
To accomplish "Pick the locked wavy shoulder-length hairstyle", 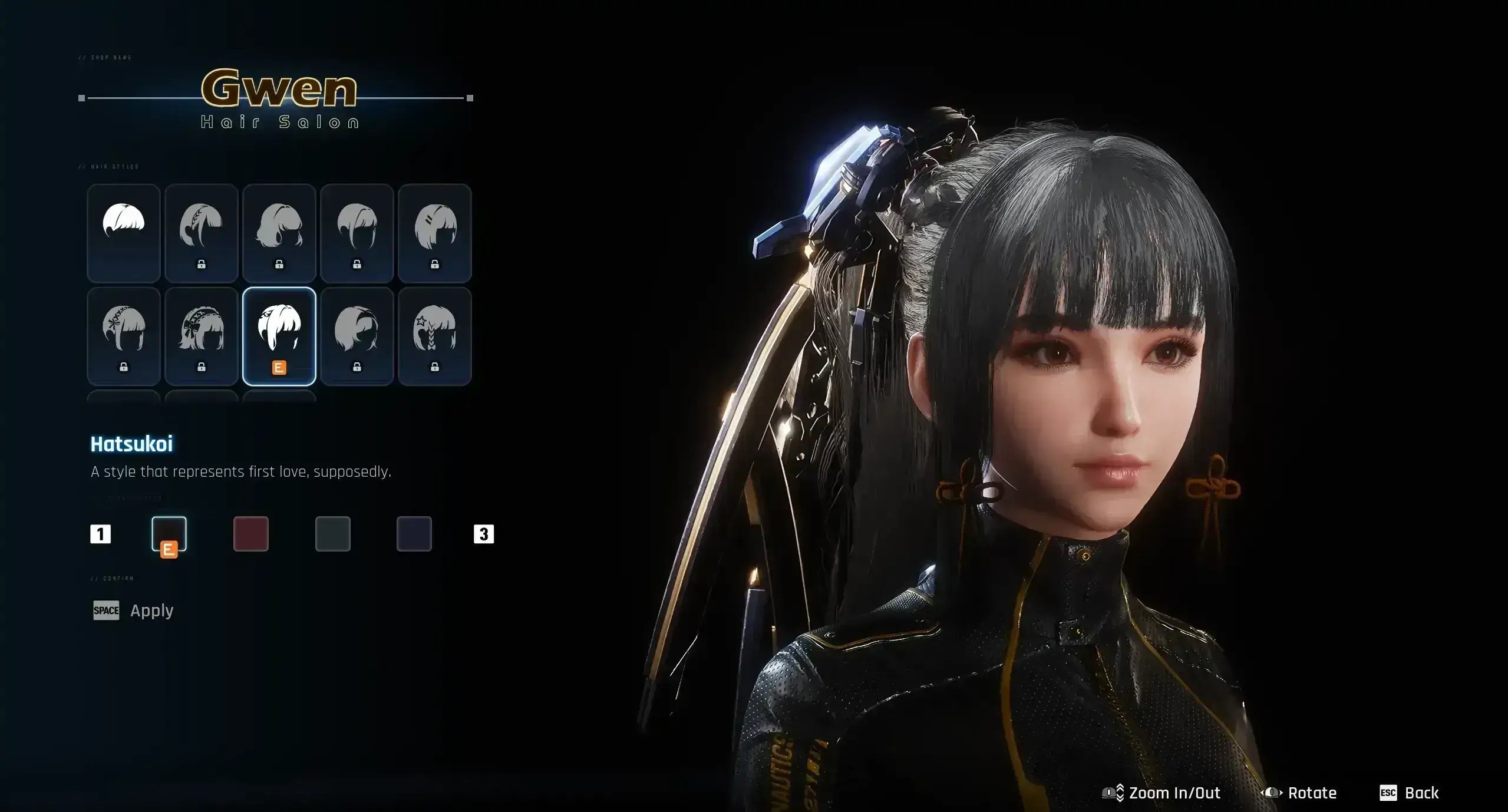I will coord(279,233).
